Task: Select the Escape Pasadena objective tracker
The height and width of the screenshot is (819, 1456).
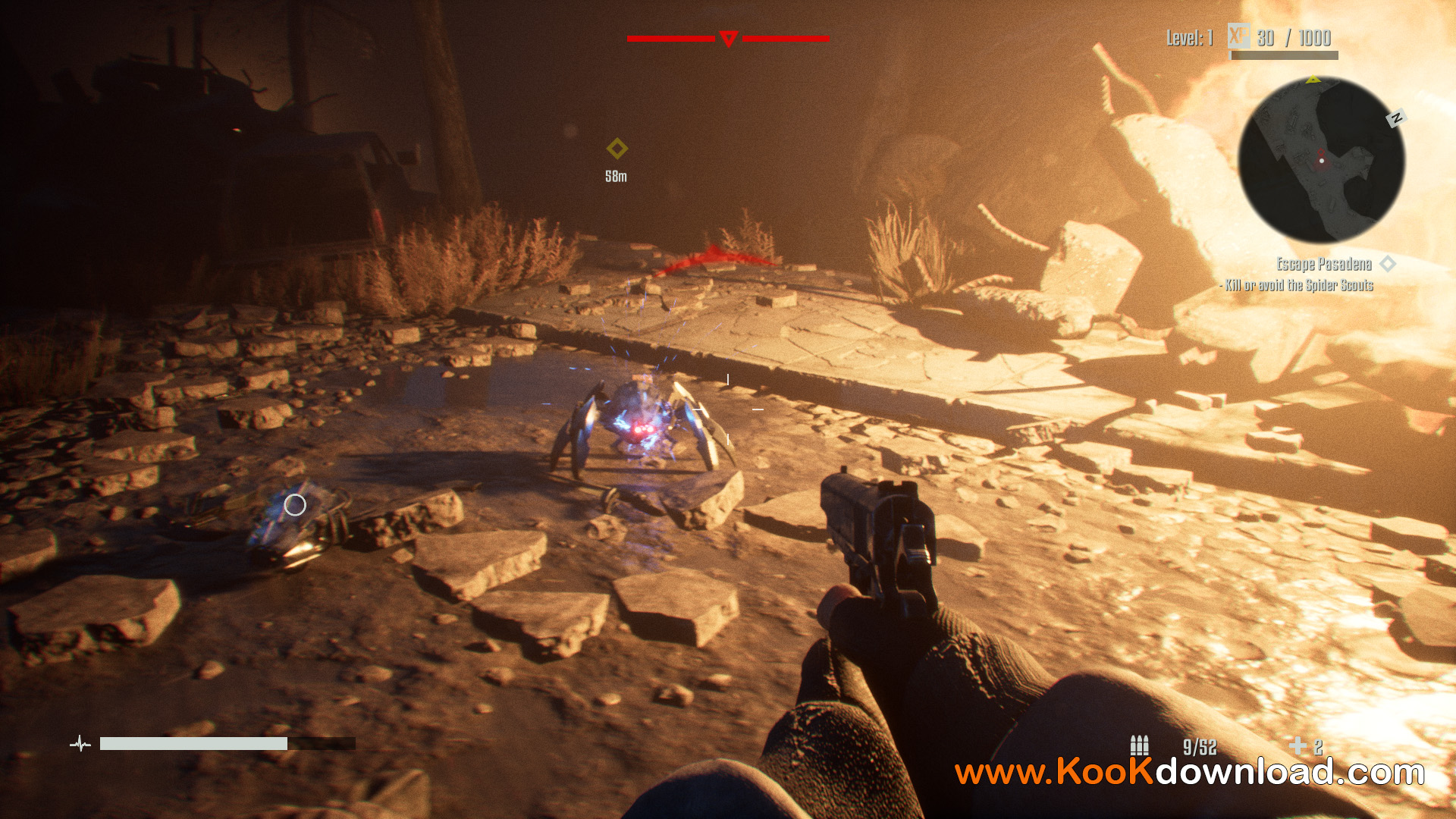Action: pos(1324,265)
